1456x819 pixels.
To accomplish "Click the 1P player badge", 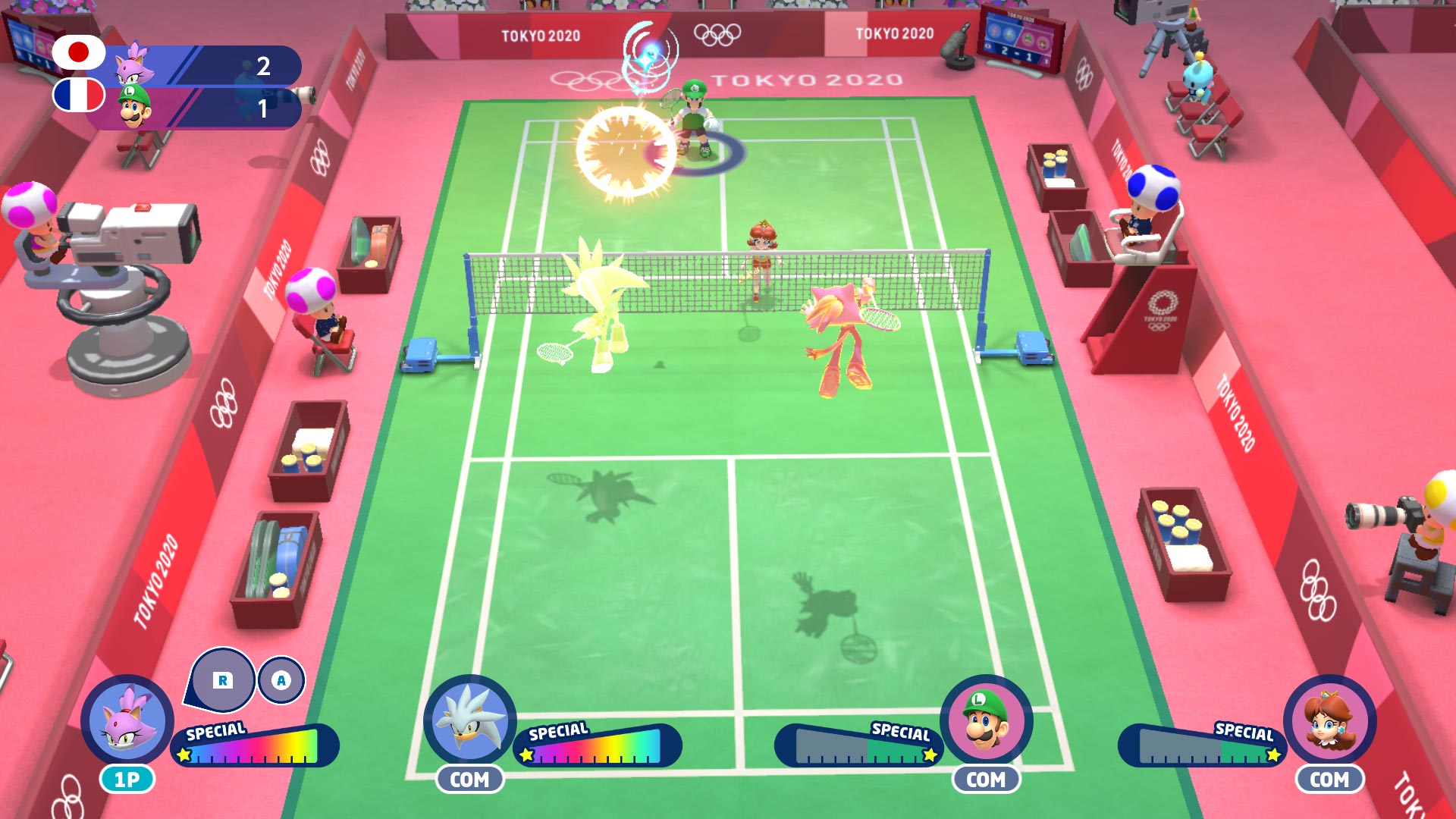I will pyautogui.click(x=127, y=780).
